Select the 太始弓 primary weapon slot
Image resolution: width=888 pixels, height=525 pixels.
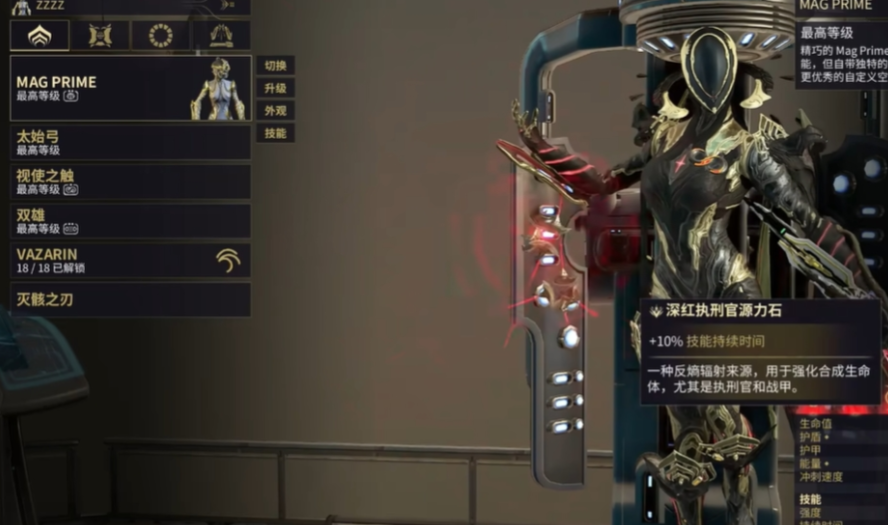130,142
